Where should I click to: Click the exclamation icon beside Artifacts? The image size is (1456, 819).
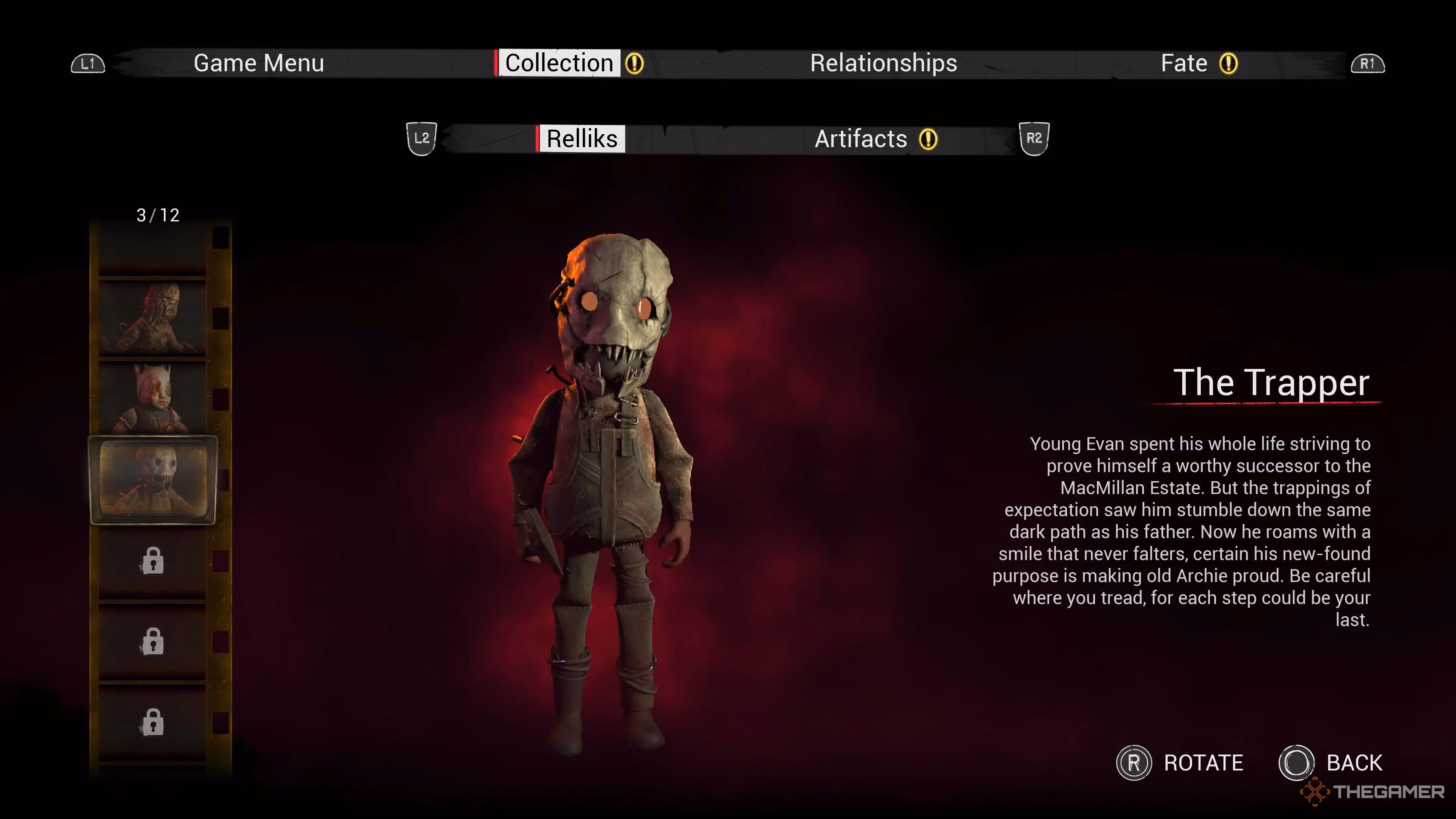tap(928, 139)
